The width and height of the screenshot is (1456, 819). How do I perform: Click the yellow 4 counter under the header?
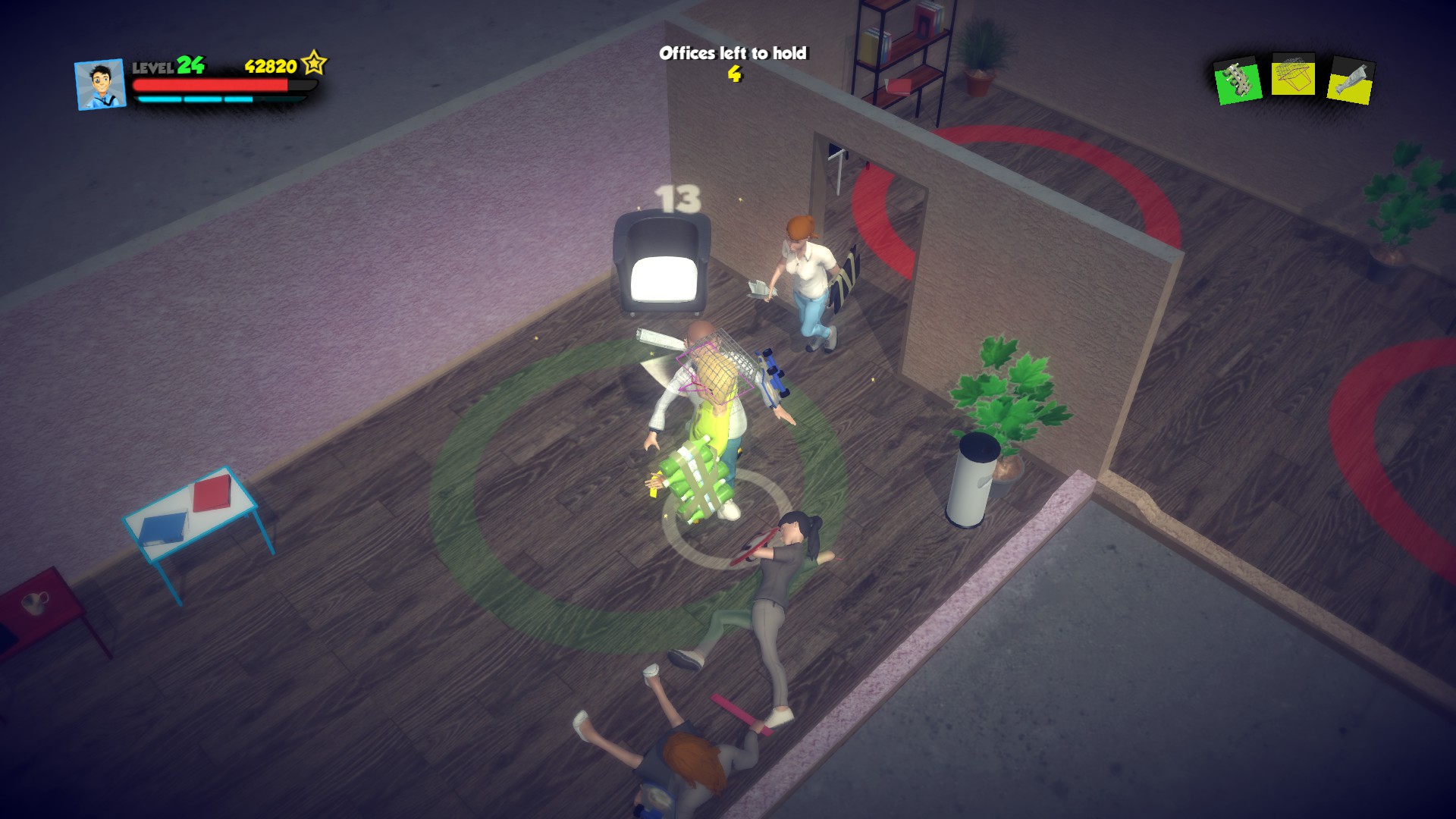point(734,76)
